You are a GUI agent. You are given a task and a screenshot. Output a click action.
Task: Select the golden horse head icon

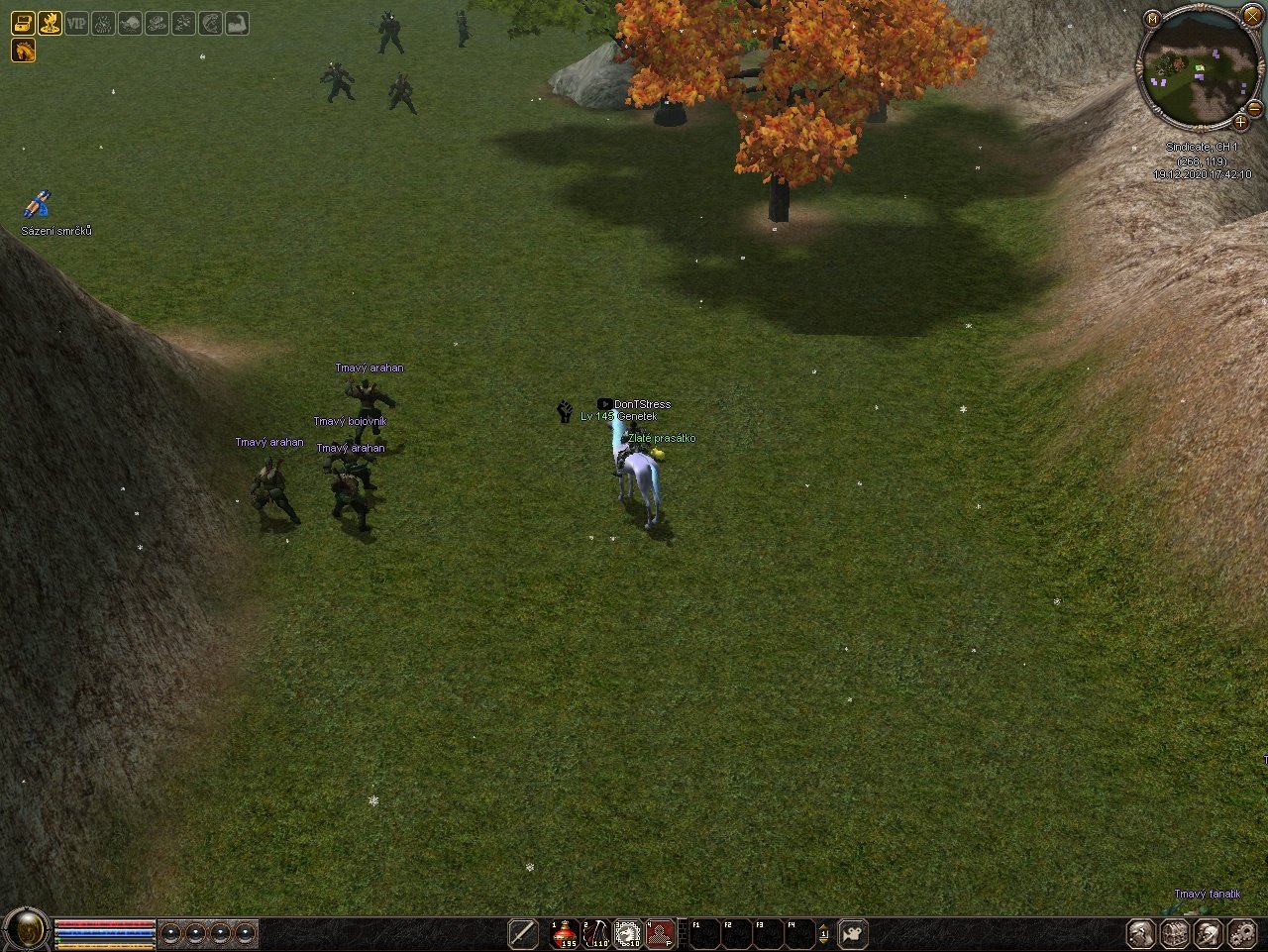[x=23, y=50]
